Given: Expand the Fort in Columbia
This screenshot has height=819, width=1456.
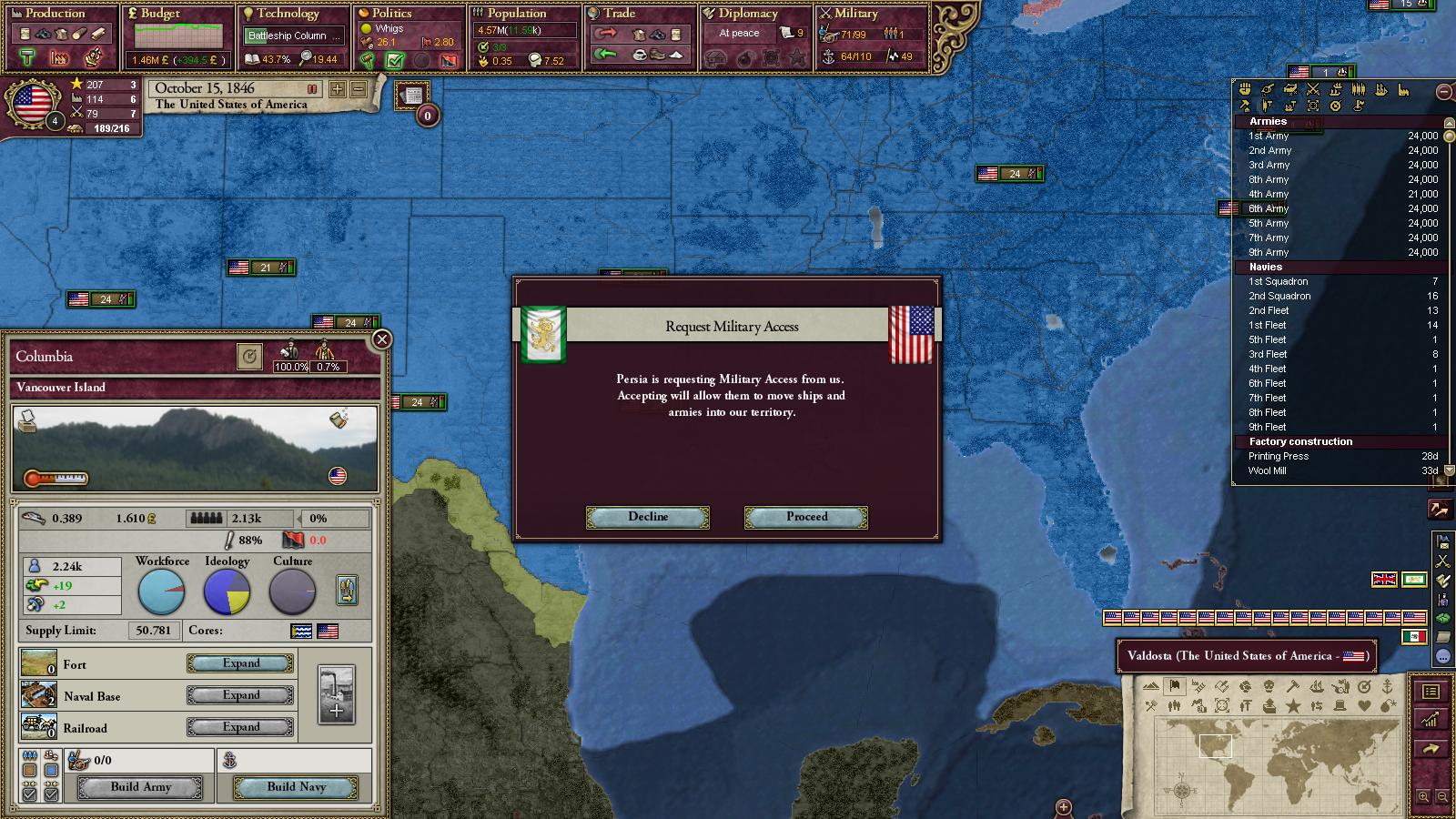Looking at the screenshot, I should 241,663.
